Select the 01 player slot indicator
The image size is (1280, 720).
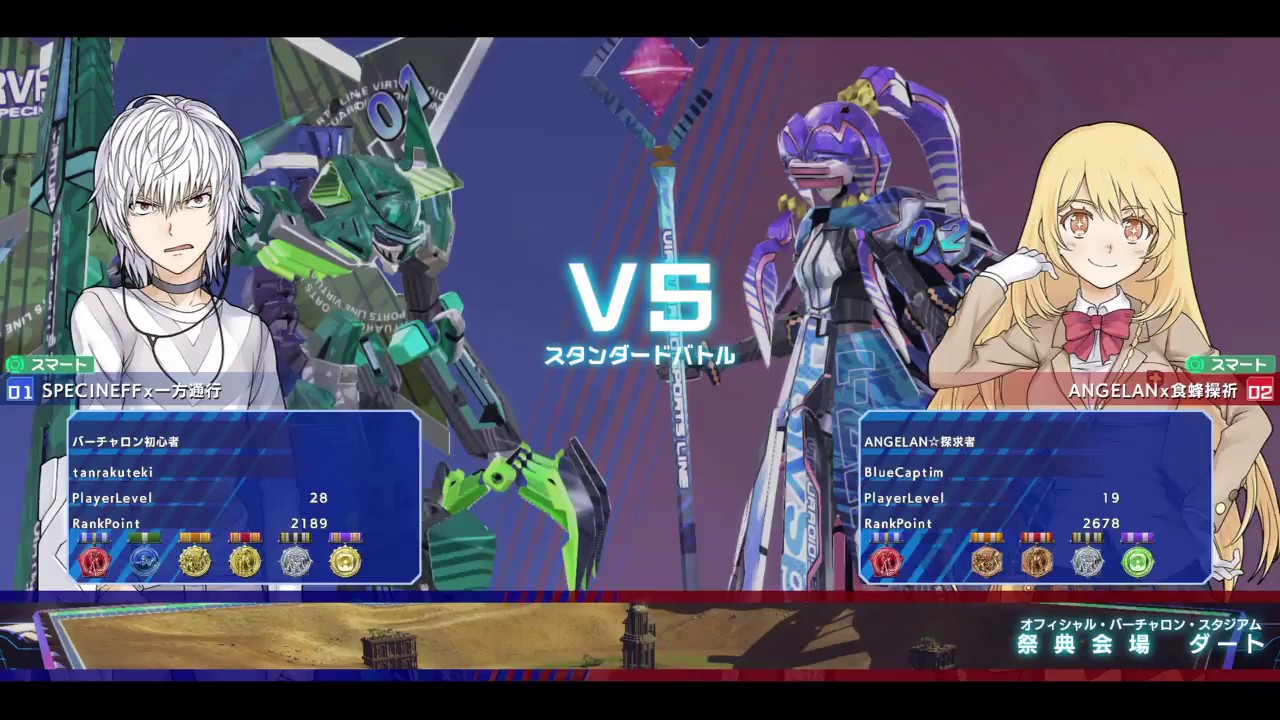point(19,391)
